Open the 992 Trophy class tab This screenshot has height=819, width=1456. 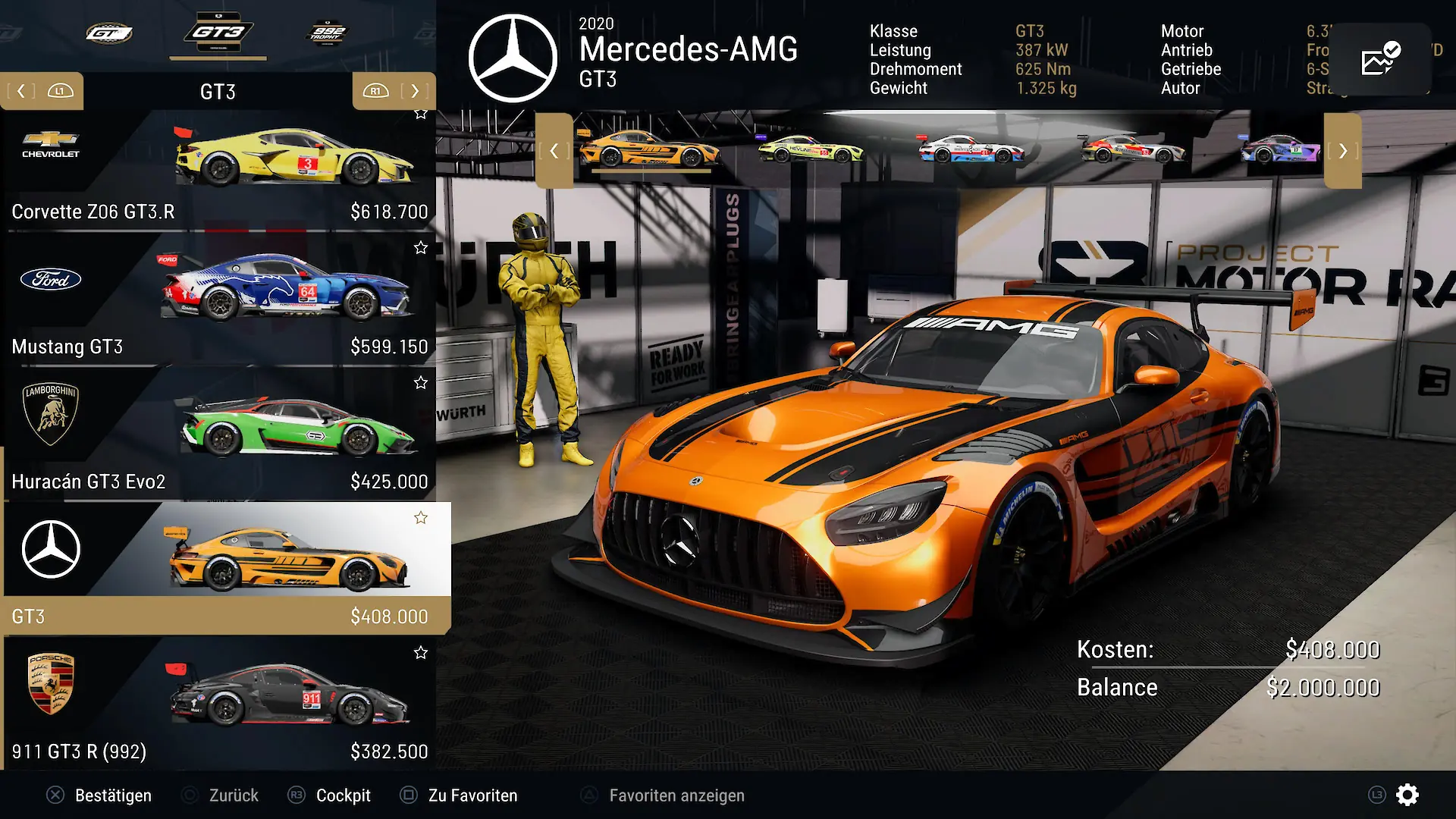327,33
